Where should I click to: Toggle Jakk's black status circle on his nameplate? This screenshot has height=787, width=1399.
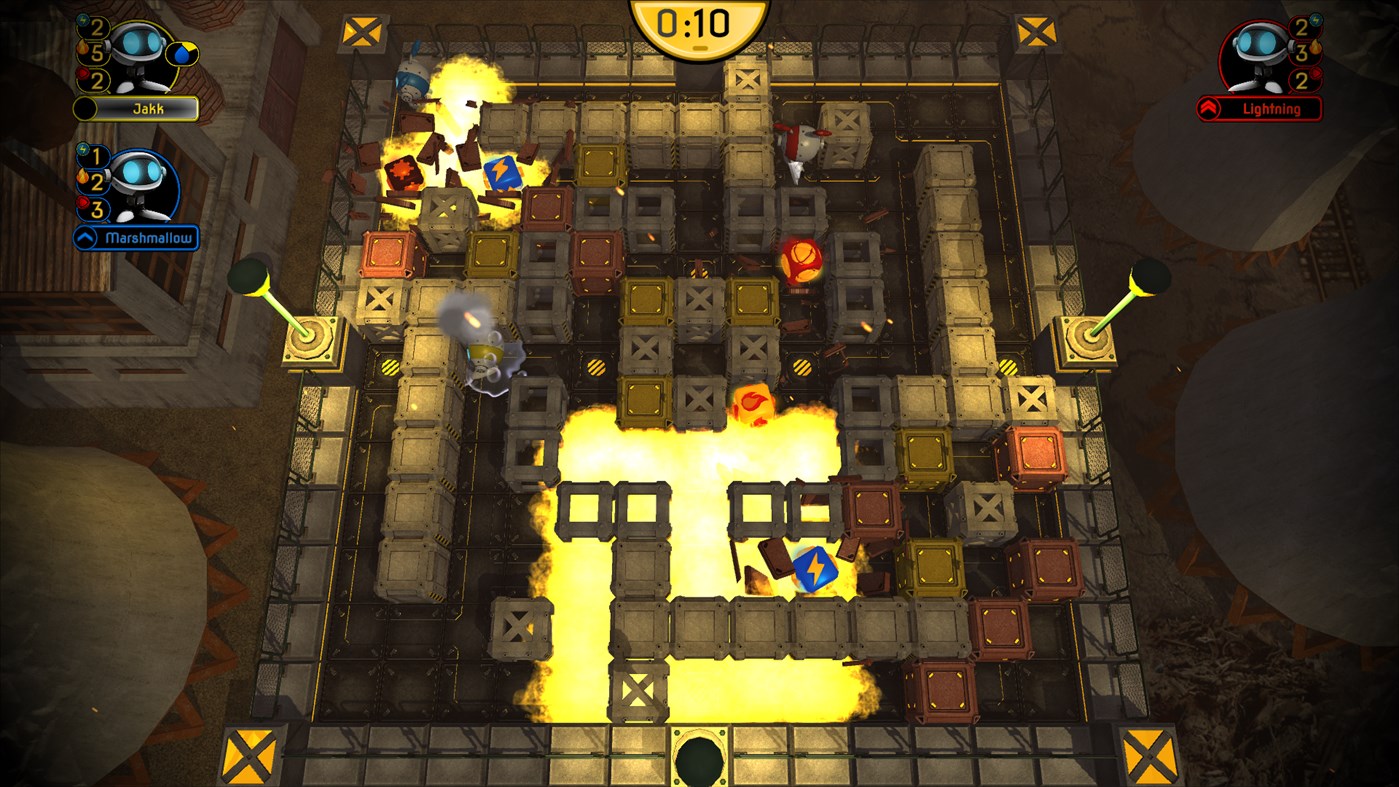[86, 107]
